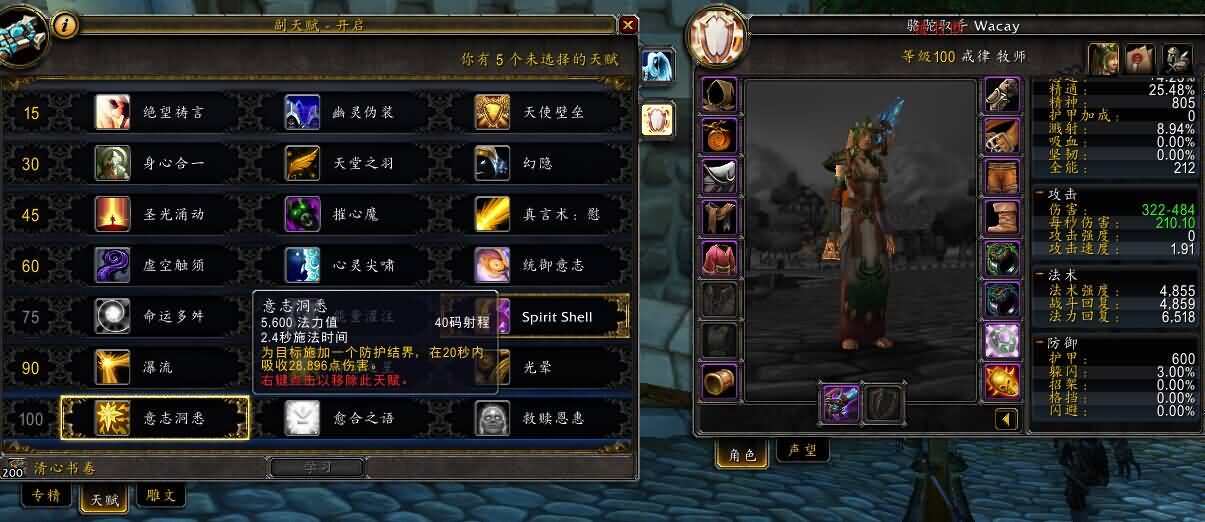Select the Spirit Shell talent

555,317
